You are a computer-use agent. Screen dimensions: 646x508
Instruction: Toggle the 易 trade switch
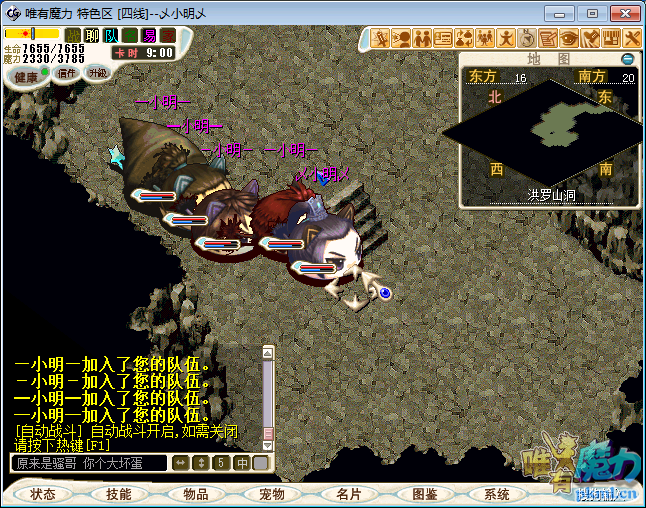coord(149,35)
